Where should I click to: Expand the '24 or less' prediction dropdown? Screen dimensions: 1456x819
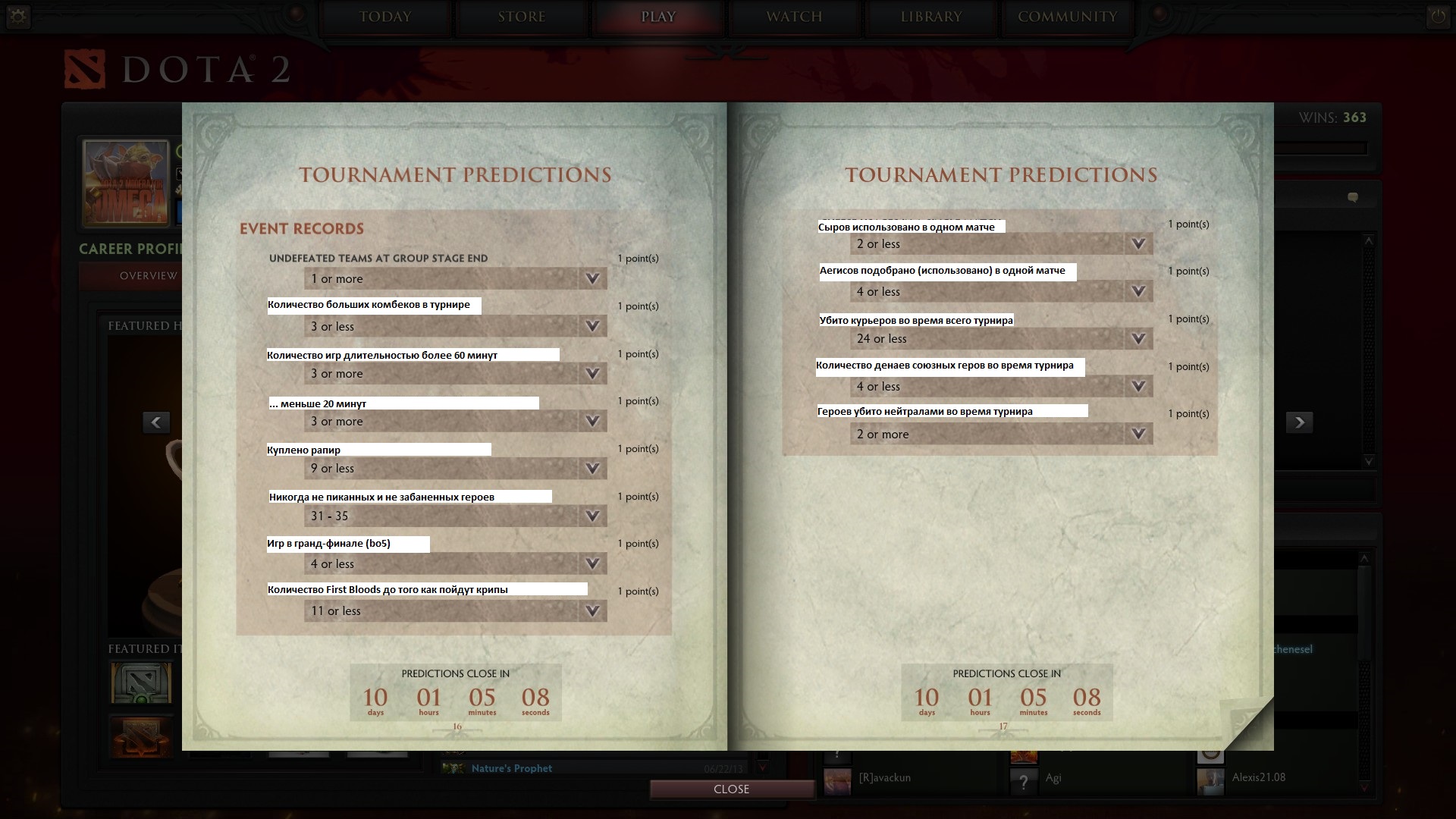1001,339
